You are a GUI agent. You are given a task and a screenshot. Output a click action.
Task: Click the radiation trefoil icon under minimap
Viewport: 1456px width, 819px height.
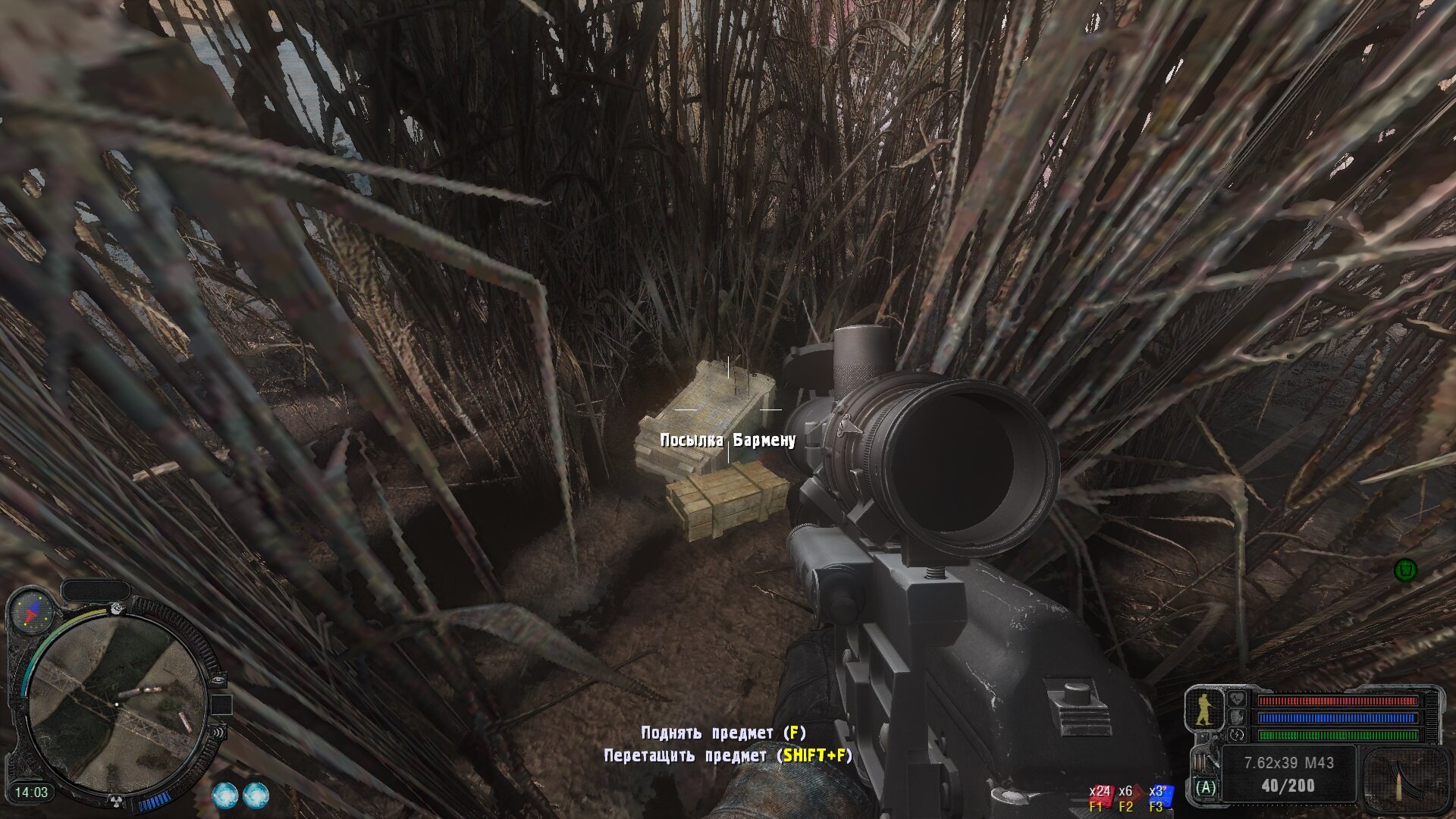pos(117,800)
